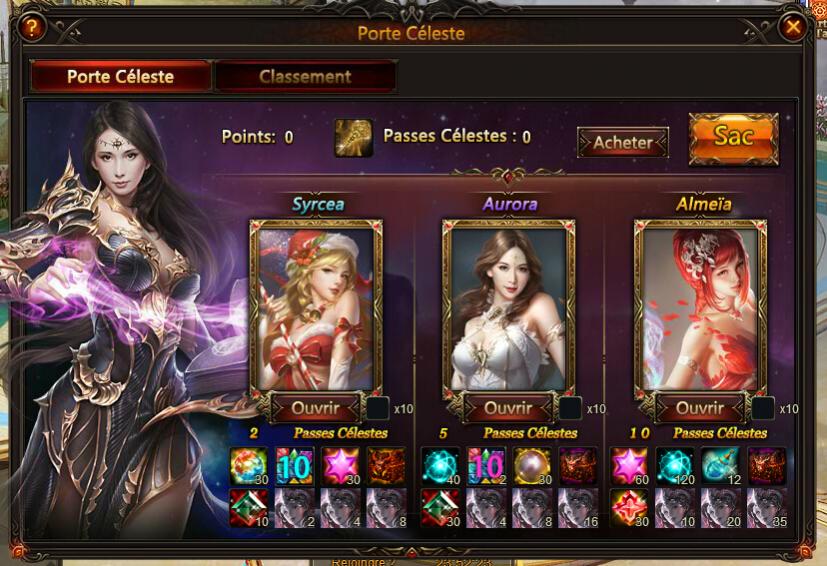Select the Porte Céleste tab
This screenshot has height=566, width=827.
click(x=120, y=77)
